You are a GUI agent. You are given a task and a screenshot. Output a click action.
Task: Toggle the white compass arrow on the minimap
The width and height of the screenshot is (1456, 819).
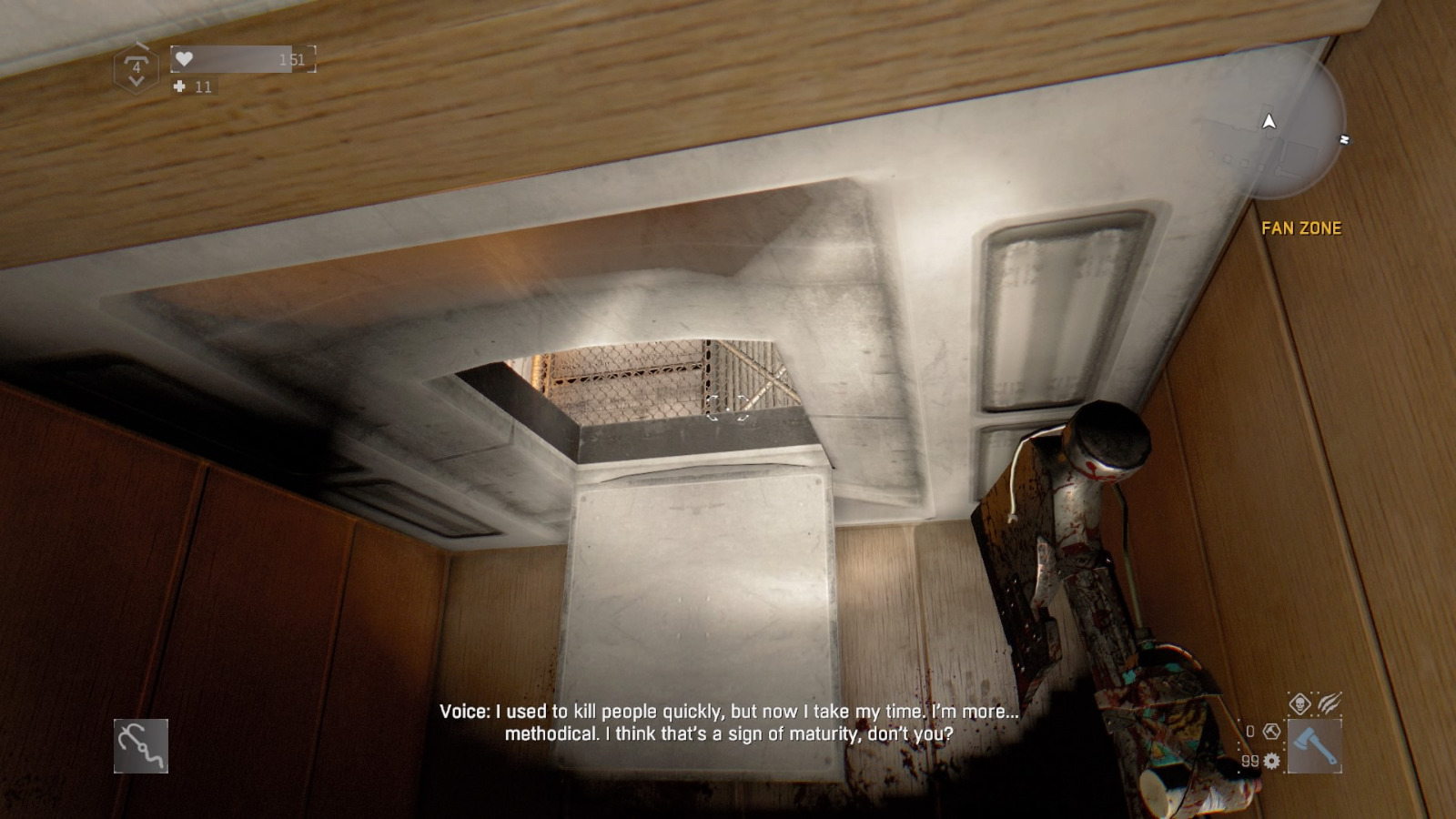1269,121
